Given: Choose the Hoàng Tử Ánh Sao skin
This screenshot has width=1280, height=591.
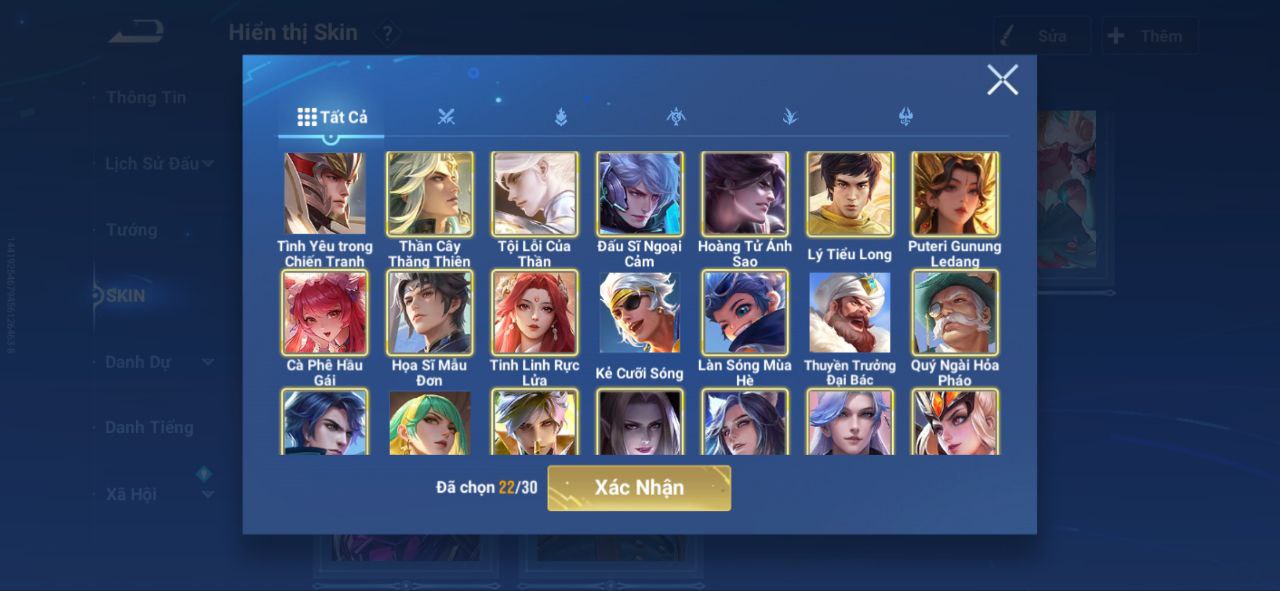Looking at the screenshot, I should [x=745, y=194].
